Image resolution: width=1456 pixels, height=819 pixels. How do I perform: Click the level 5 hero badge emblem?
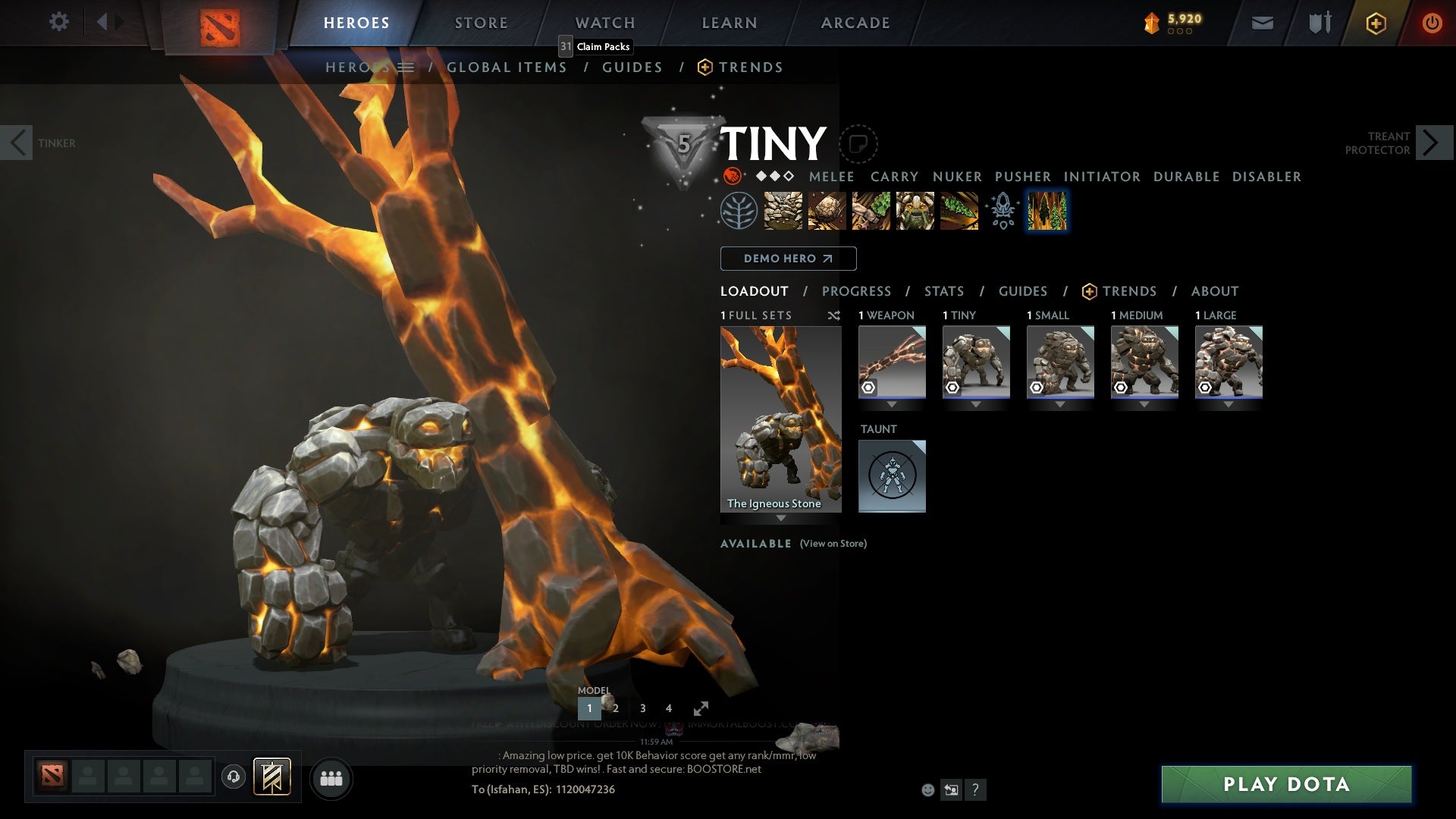[681, 144]
